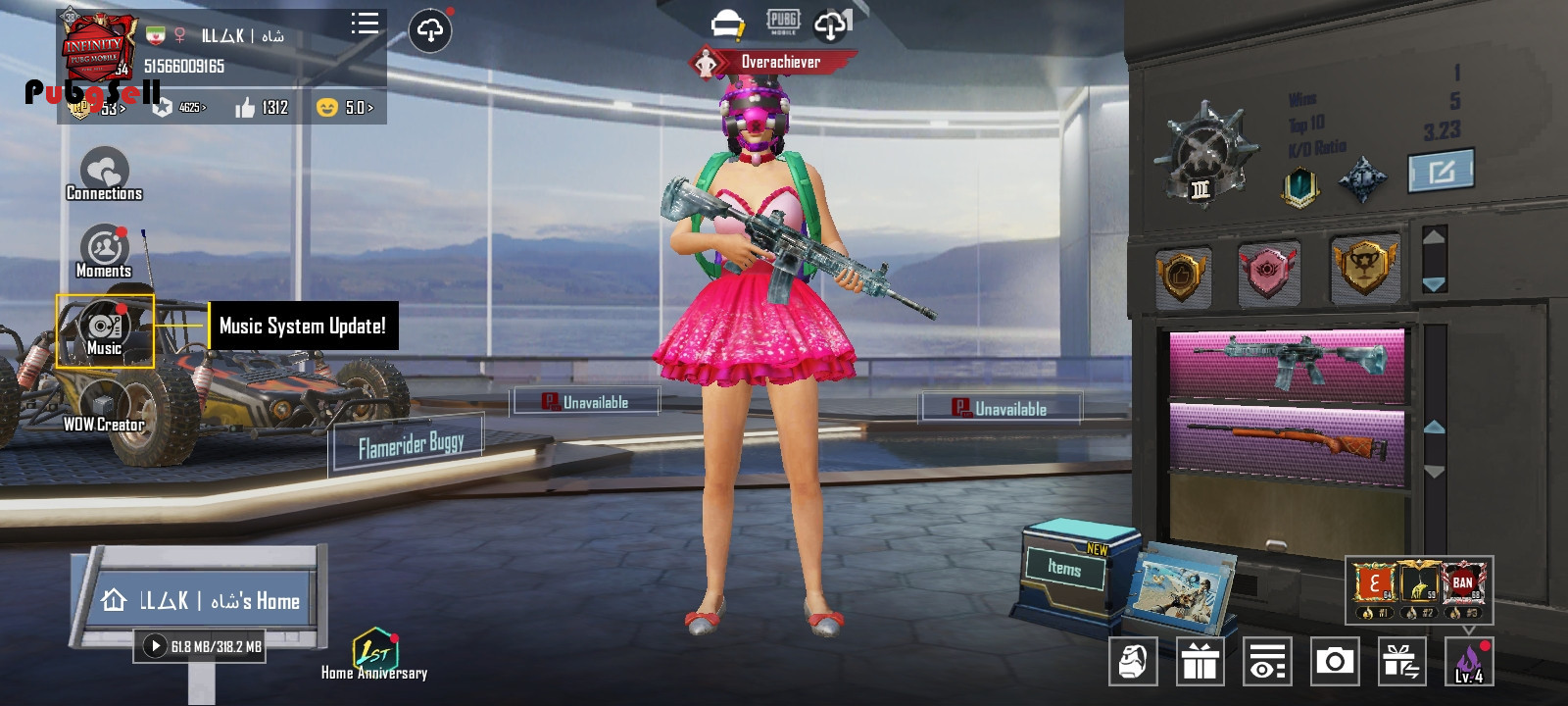Tap the cloud download button beside the profile
This screenshot has height=706, width=1568.
[x=430, y=30]
